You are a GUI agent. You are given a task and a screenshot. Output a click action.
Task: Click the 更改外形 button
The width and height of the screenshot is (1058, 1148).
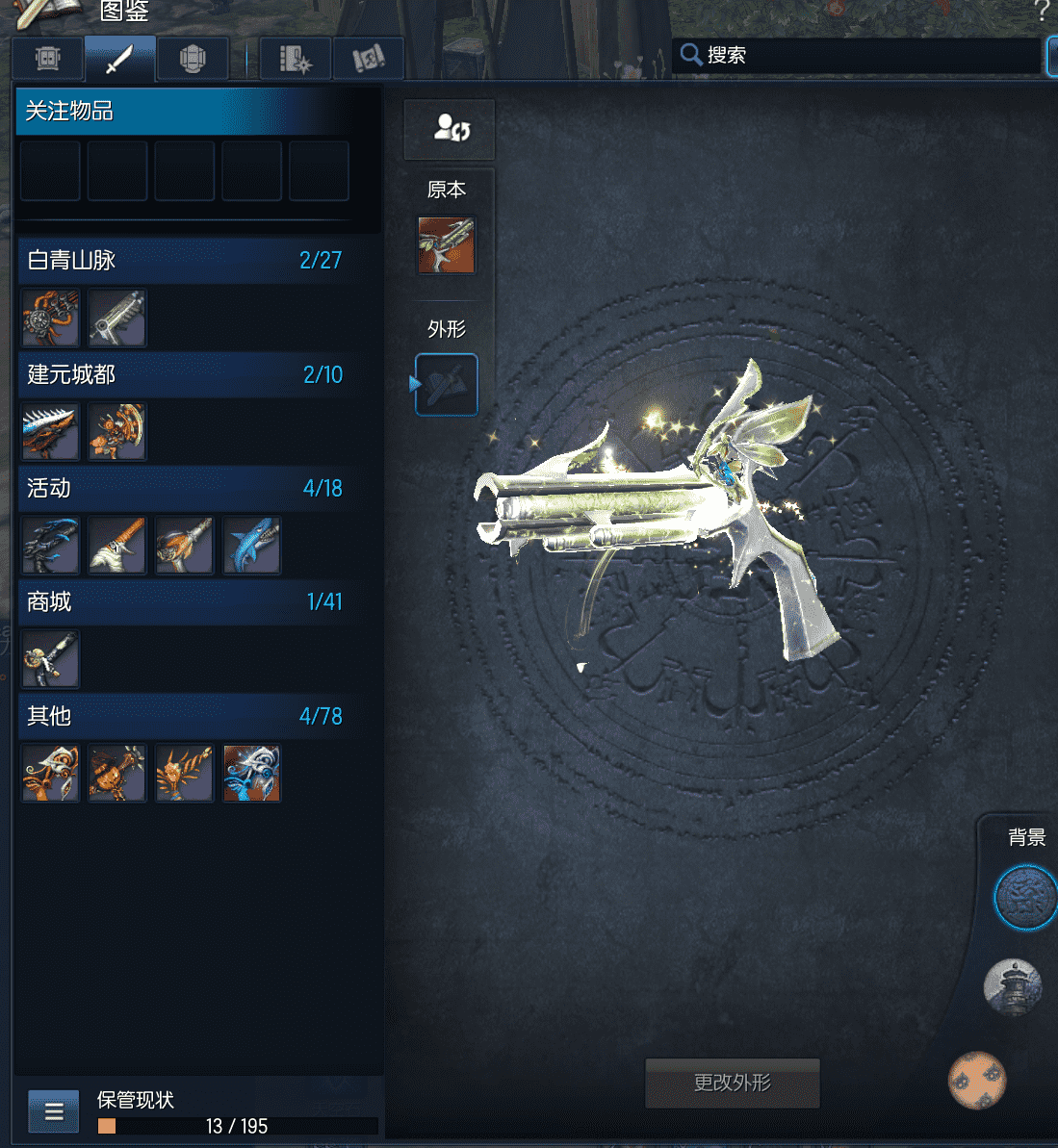732,1083
